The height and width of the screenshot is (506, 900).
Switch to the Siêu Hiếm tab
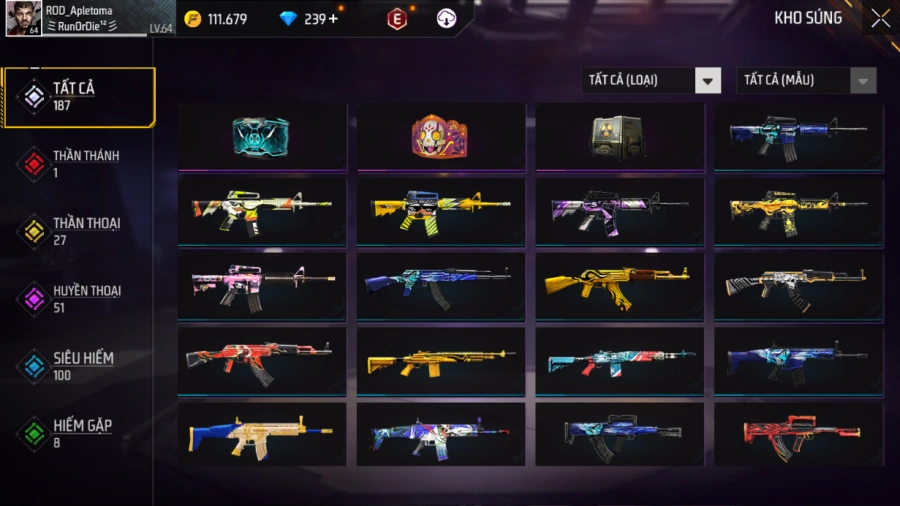80,365
